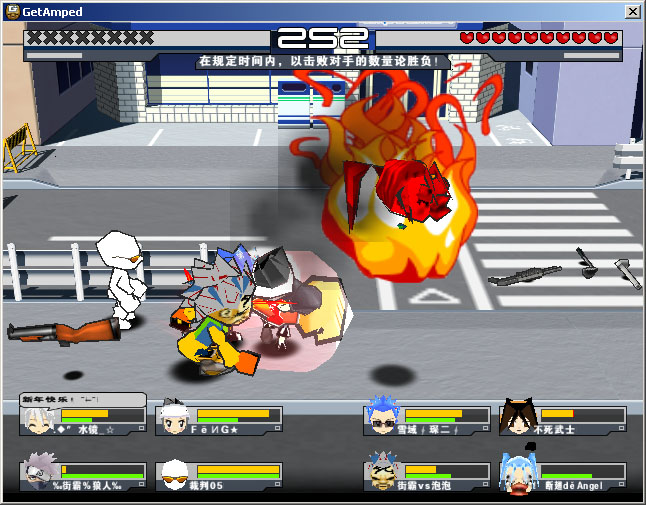
Task: Select the 街霸%狼人 player panel
Action: point(83,476)
